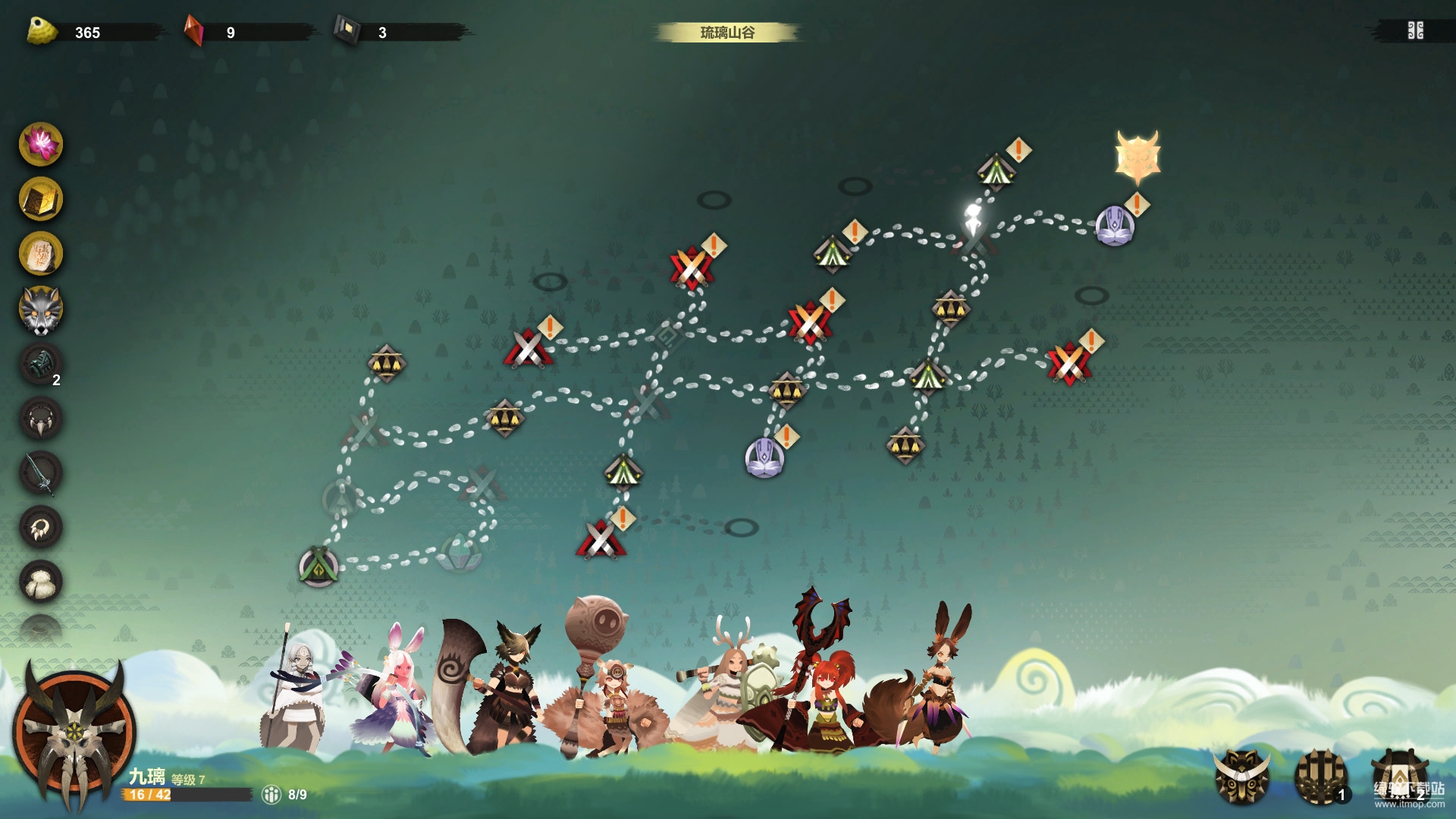Image resolution: width=1456 pixels, height=819 pixels.
Task: Select the green starting camp node
Action: pos(318,566)
